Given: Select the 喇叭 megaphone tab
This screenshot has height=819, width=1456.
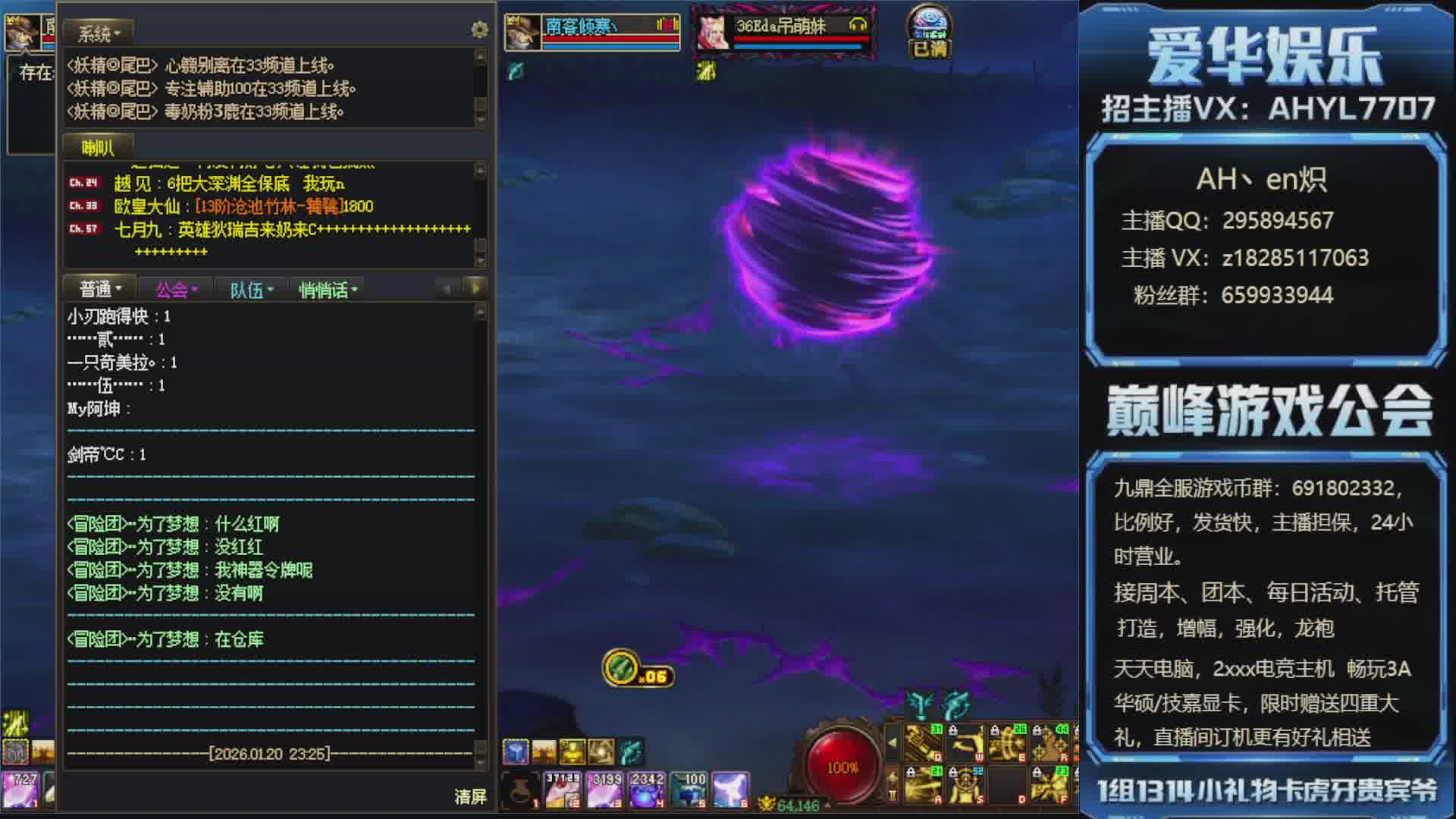Looking at the screenshot, I should click(x=98, y=148).
